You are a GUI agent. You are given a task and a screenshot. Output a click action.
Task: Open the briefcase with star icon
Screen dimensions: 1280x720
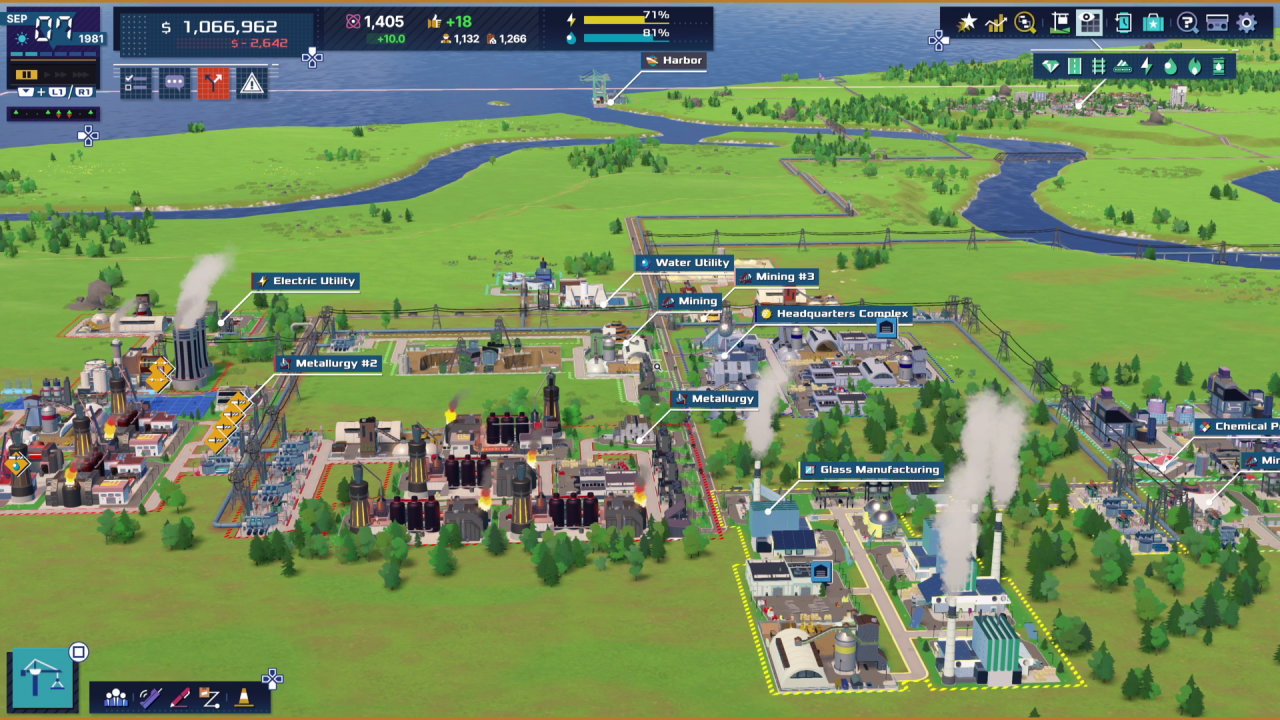click(x=1154, y=23)
